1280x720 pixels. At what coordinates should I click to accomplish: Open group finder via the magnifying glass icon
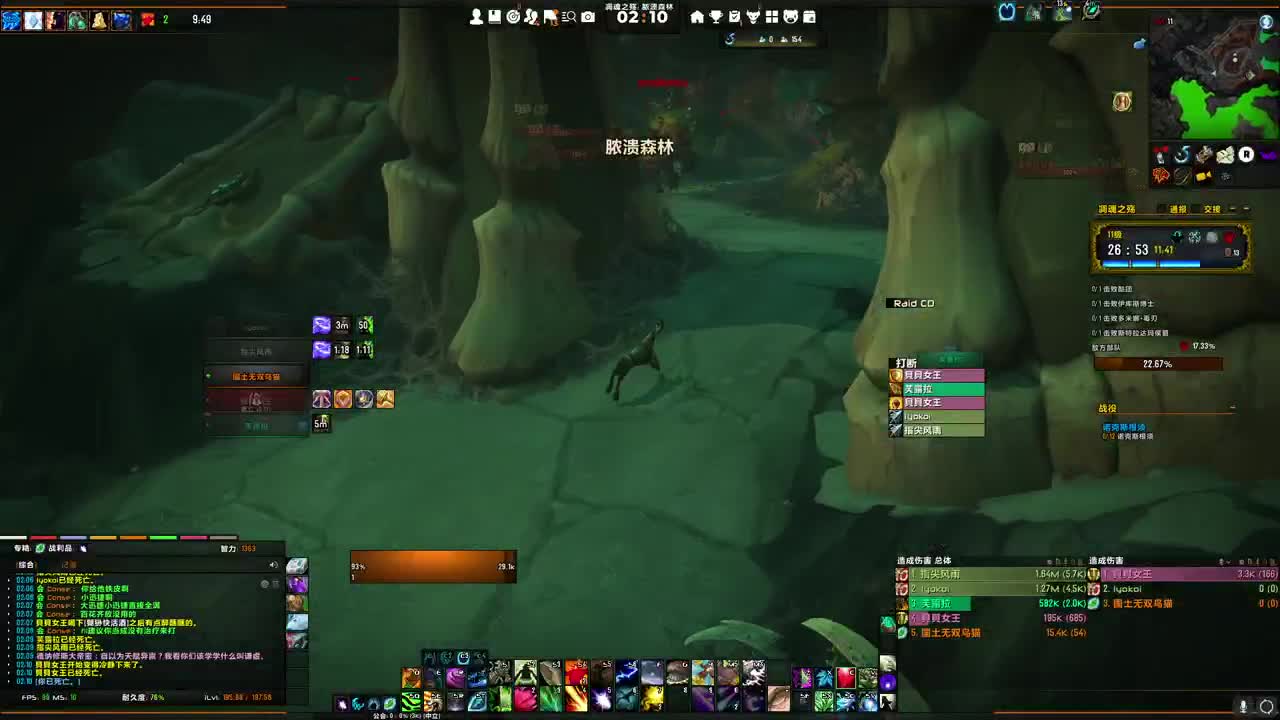568,17
